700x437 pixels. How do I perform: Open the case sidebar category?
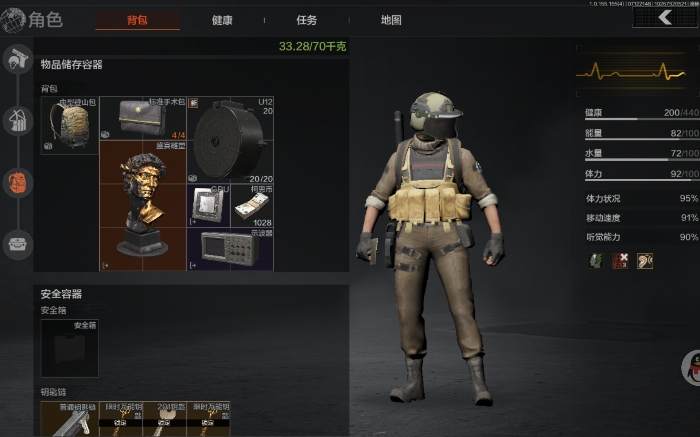click(17, 243)
